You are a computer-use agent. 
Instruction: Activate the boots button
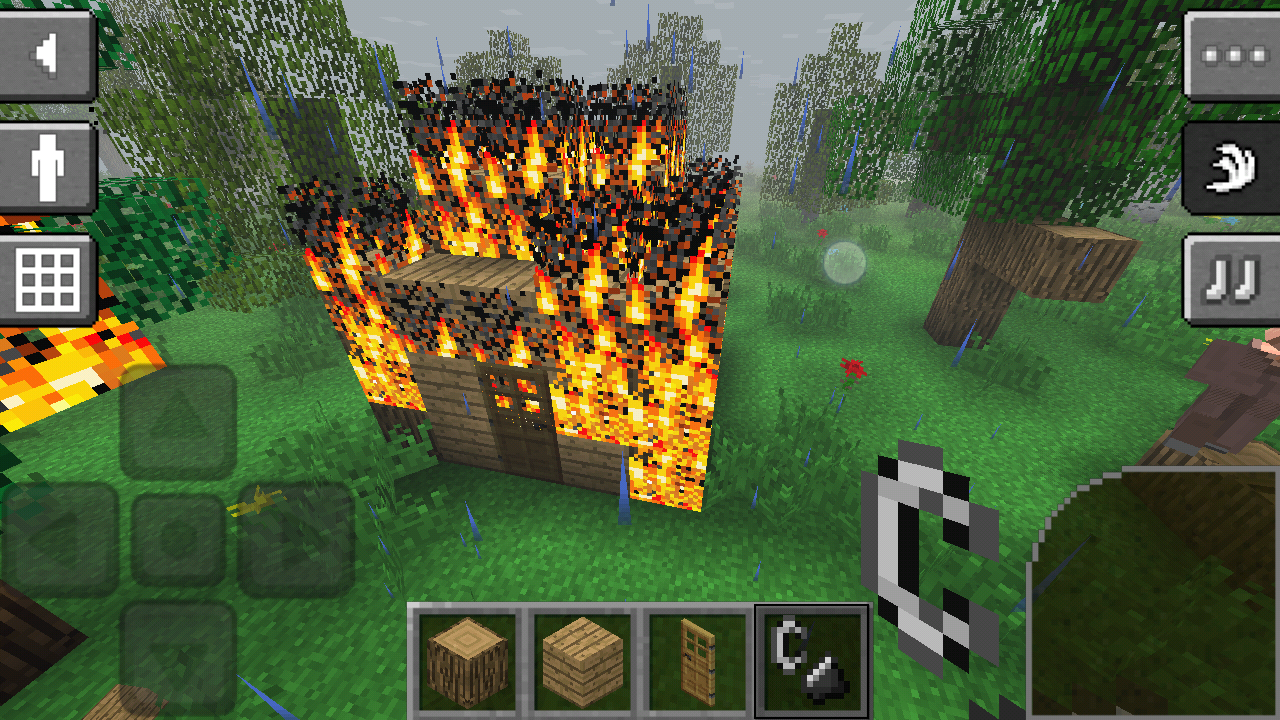click(1232, 279)
